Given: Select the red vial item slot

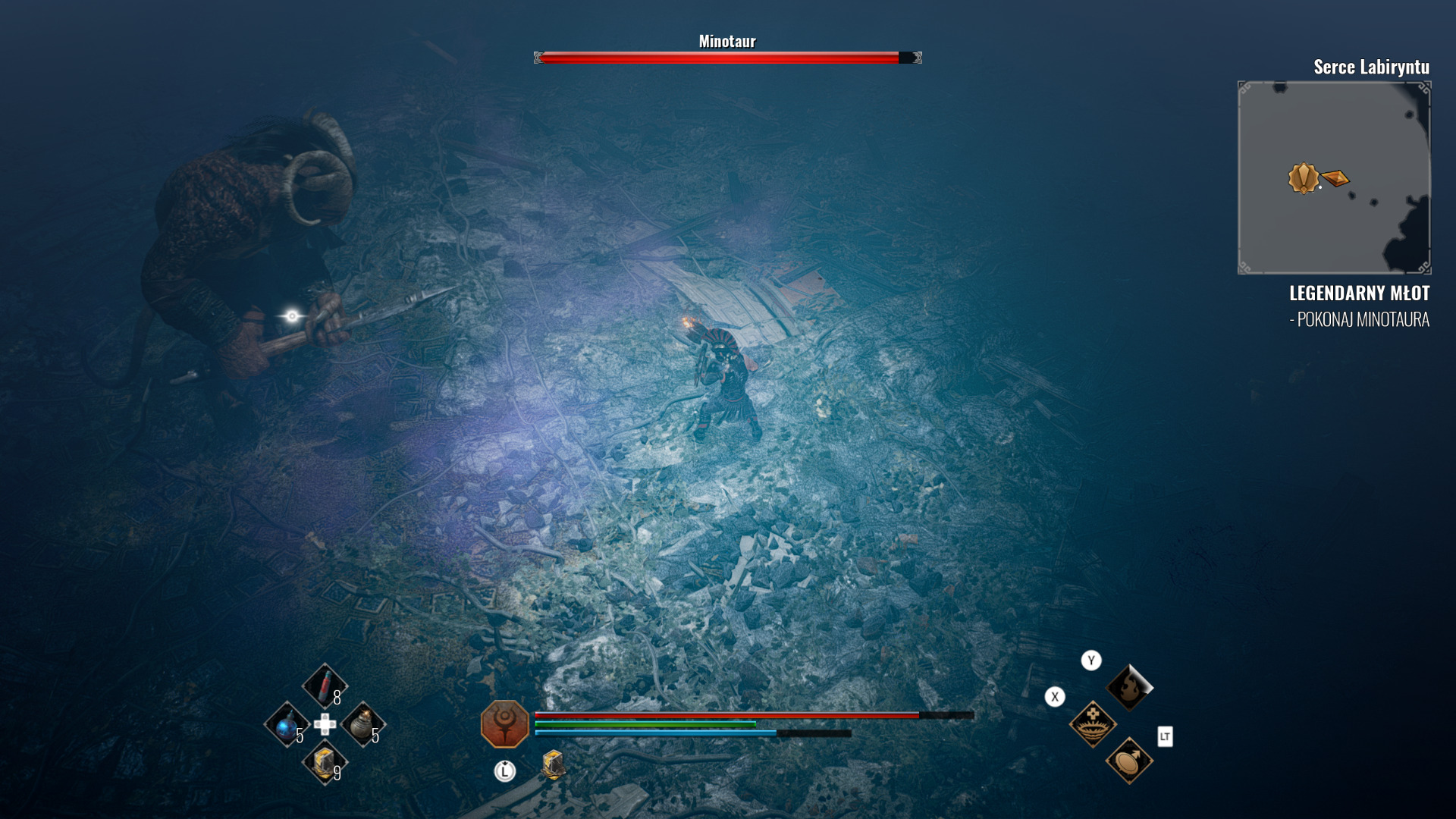Looking at the screenshot, I should pyautogui.click(x=325, y=686).
